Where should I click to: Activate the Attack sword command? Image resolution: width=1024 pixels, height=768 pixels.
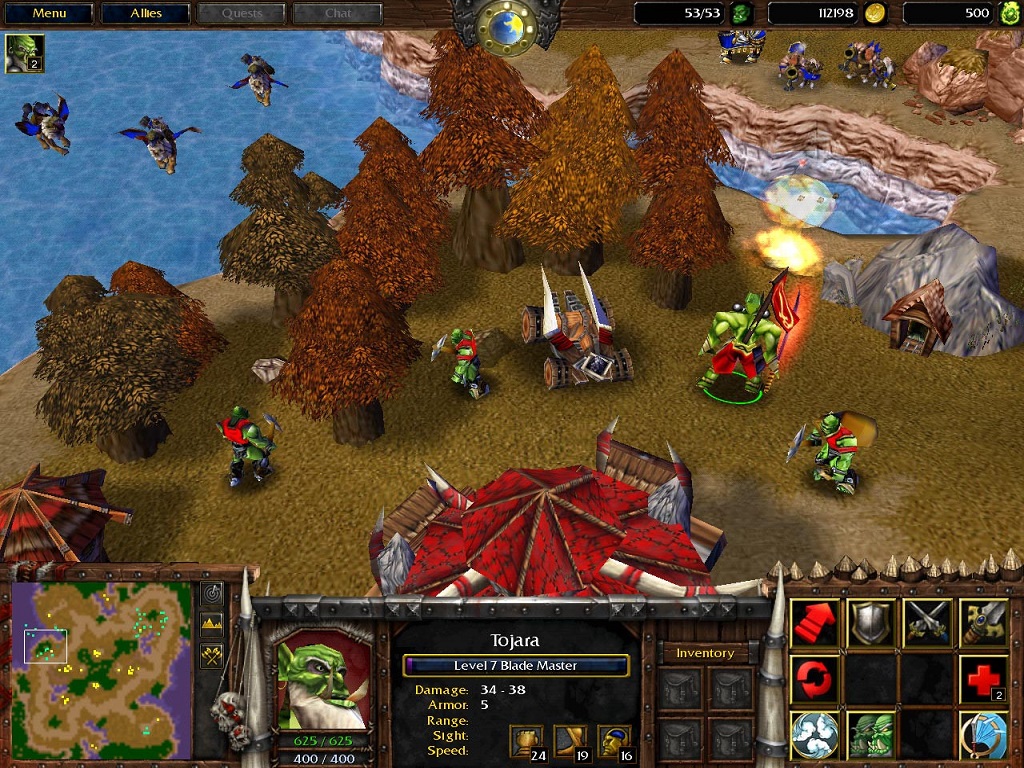pyautogui.click(x=984, y=622)
